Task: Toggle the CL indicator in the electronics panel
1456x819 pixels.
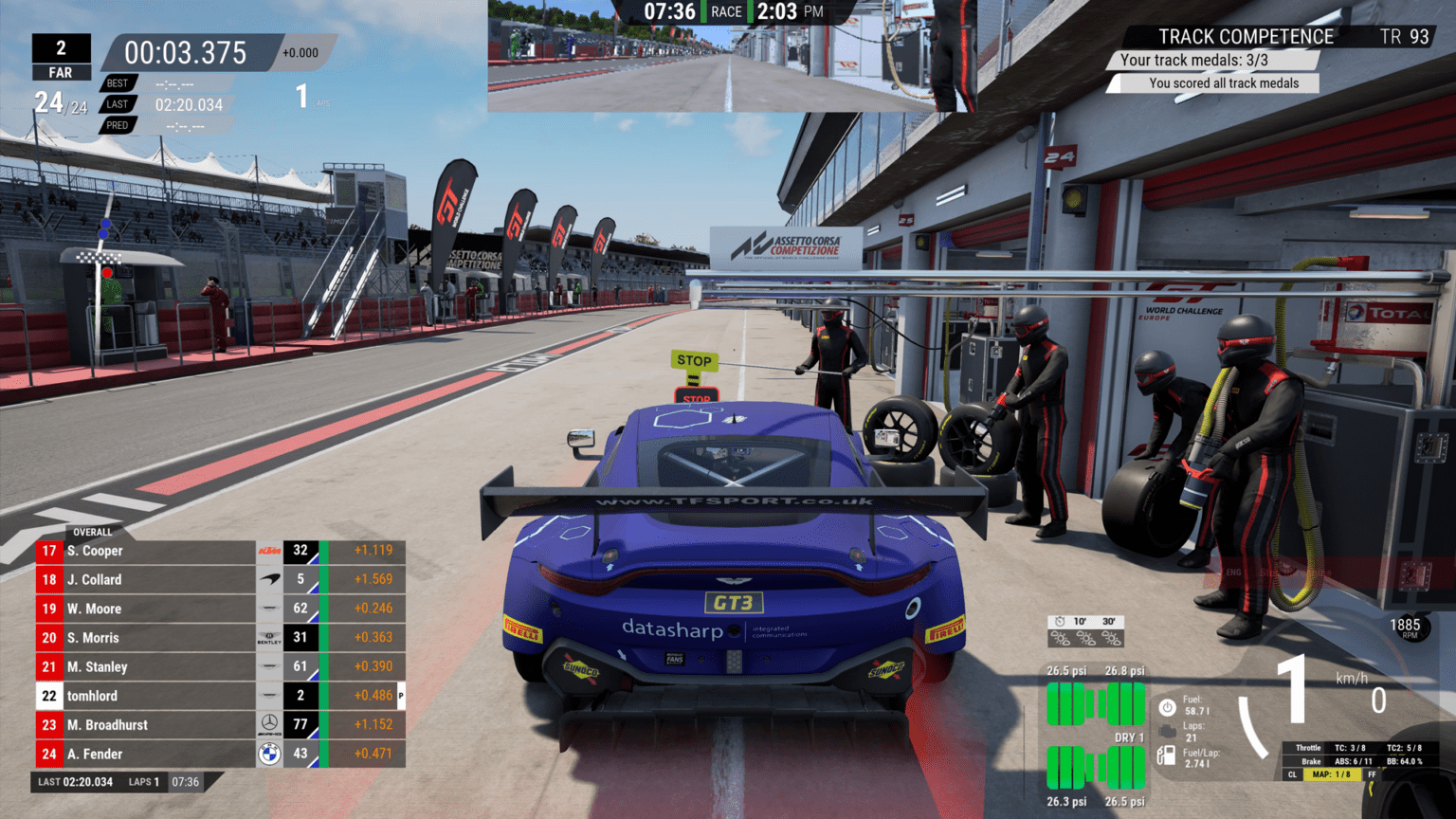Action: coord(1293,774)
